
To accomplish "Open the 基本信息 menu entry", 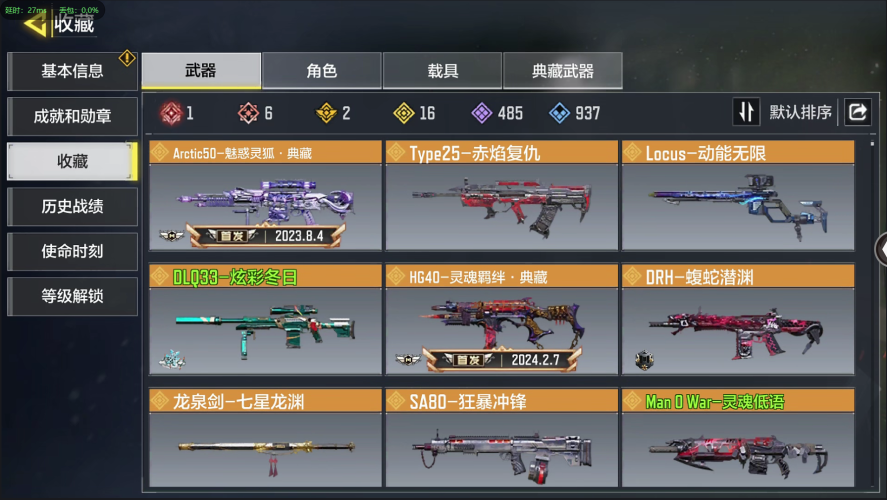I will click(x=72, y=71).
